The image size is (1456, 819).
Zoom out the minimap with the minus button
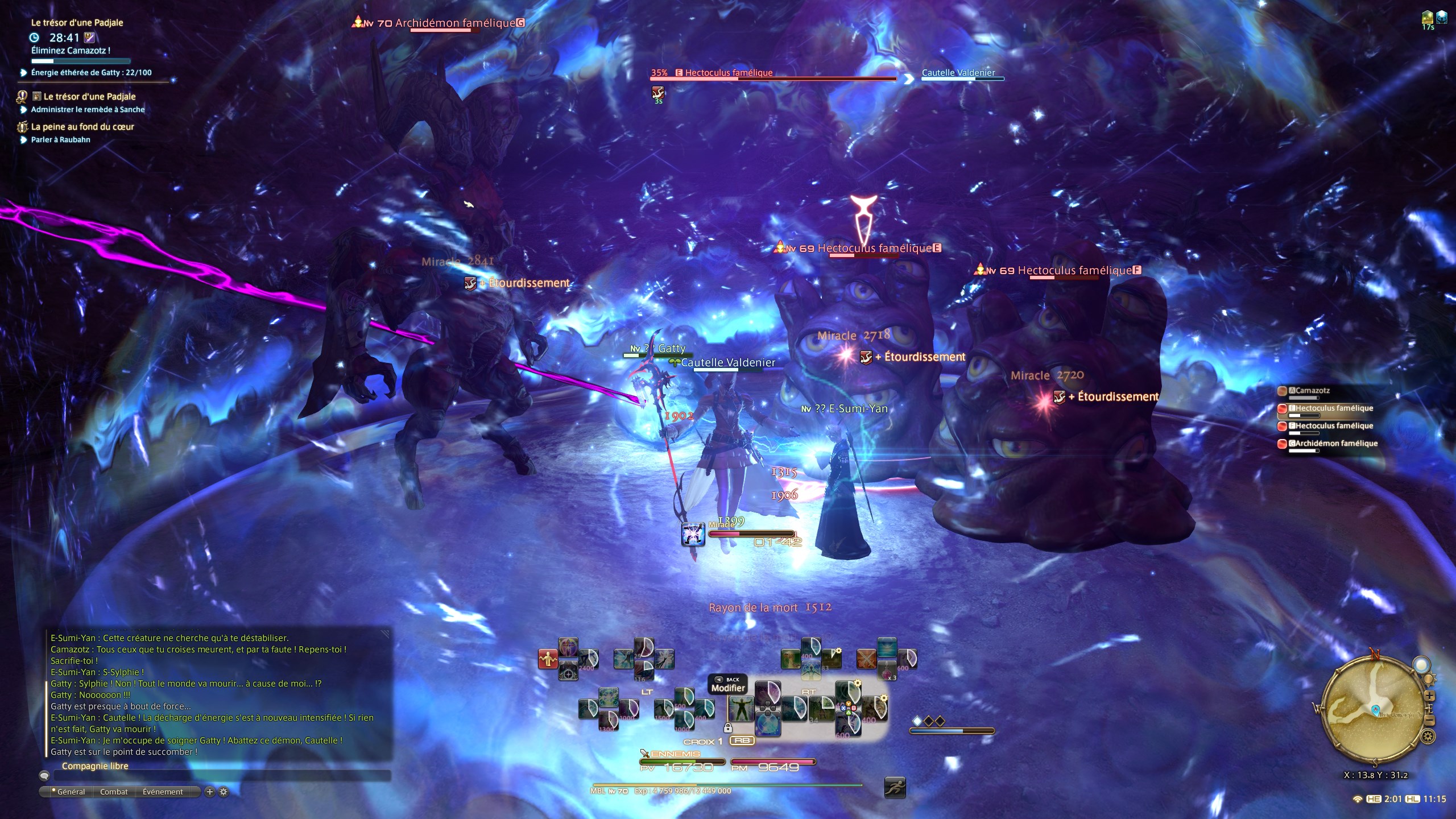(1429, 721)
